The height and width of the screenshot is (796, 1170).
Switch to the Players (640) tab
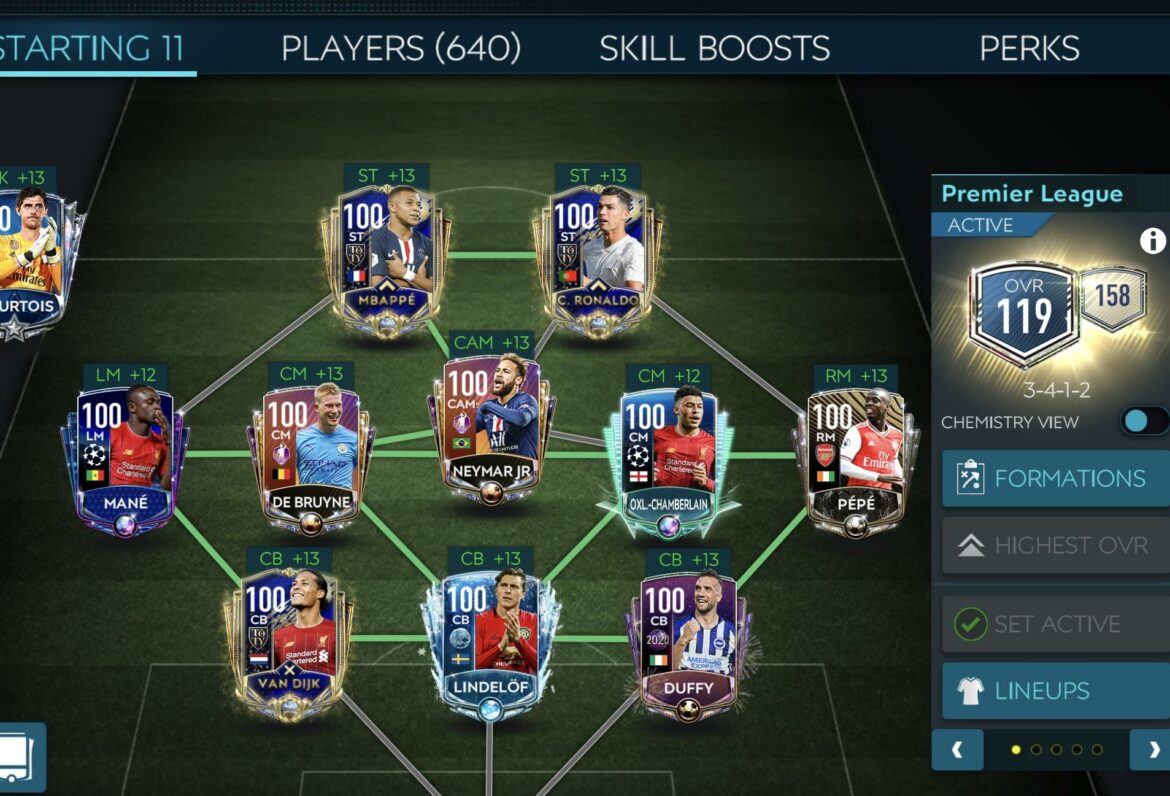(x=401, y=48)
